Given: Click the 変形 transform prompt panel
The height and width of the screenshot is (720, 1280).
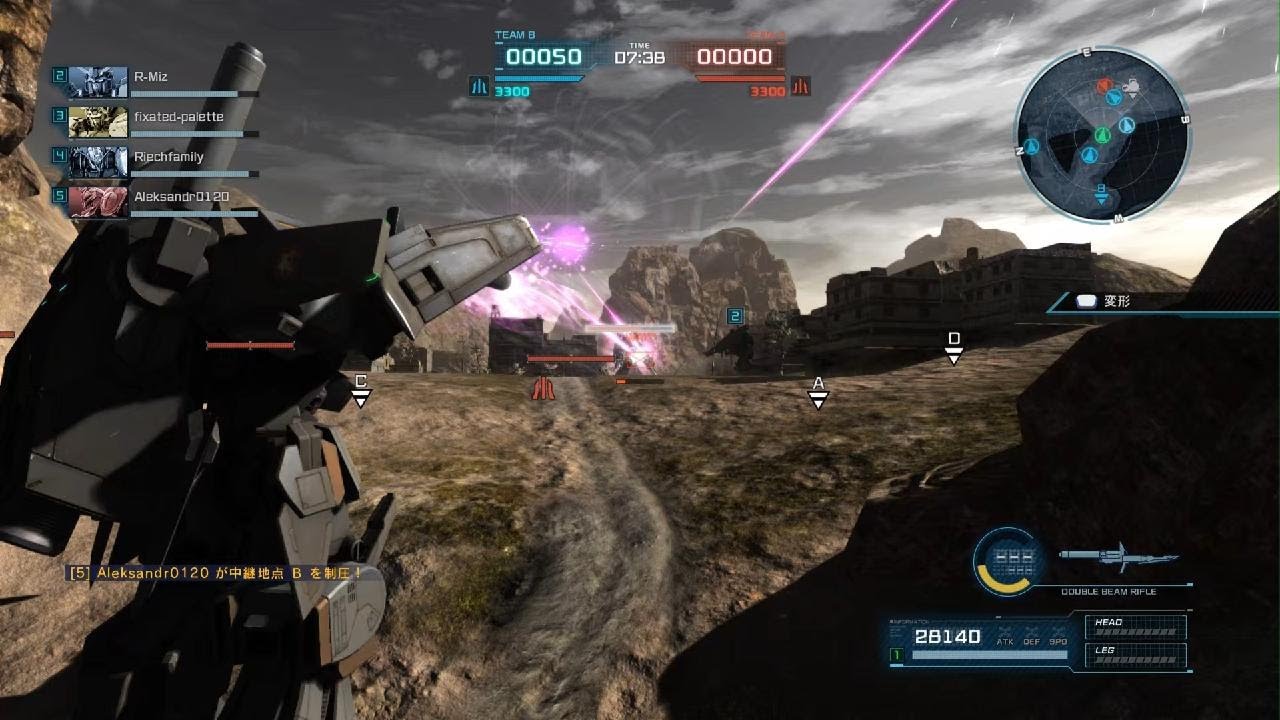Looking at the screenshot, I should point(1160,301).
